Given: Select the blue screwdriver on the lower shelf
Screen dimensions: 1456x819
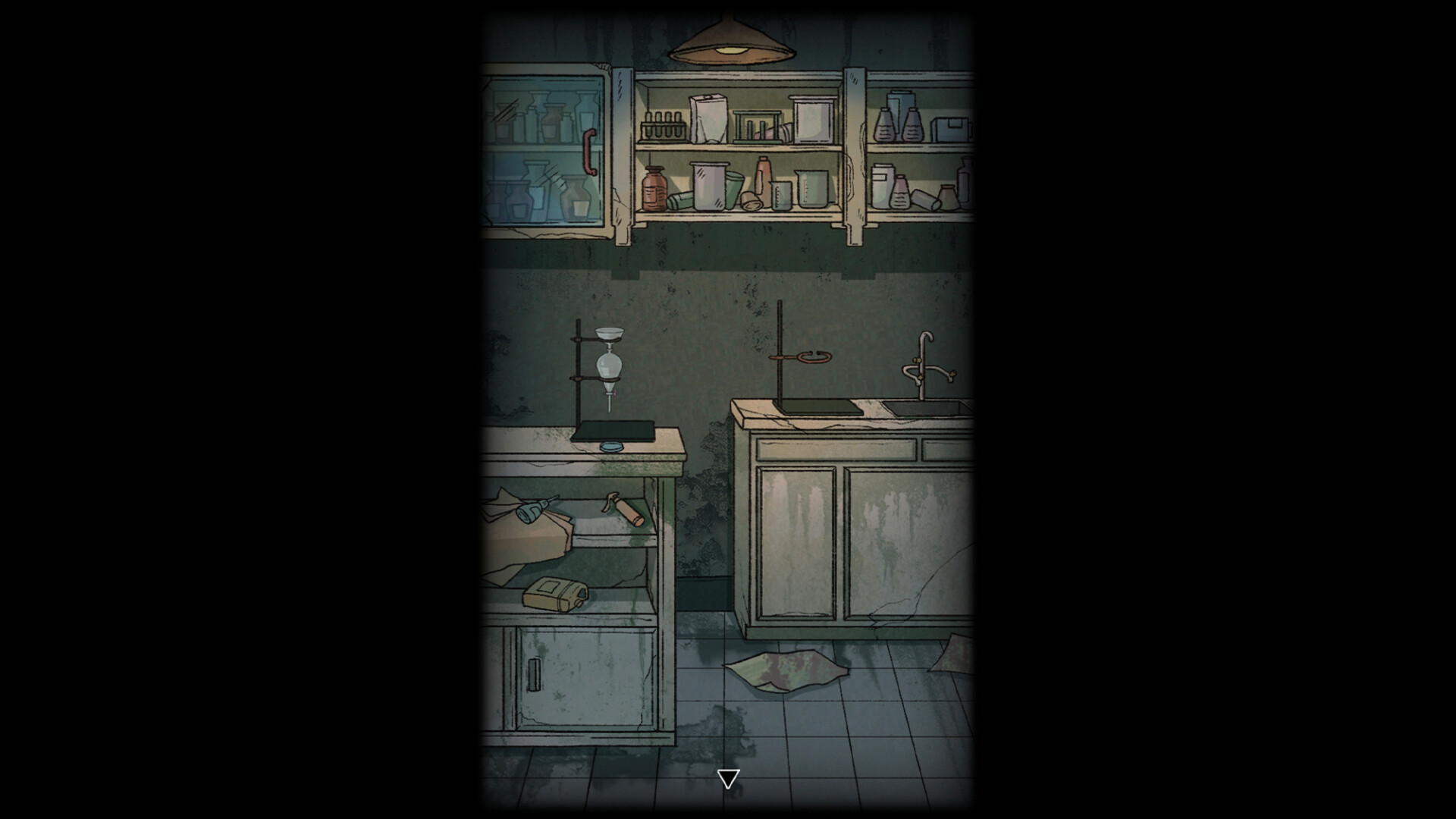Looking at the screenshot, I should point(530,510).
